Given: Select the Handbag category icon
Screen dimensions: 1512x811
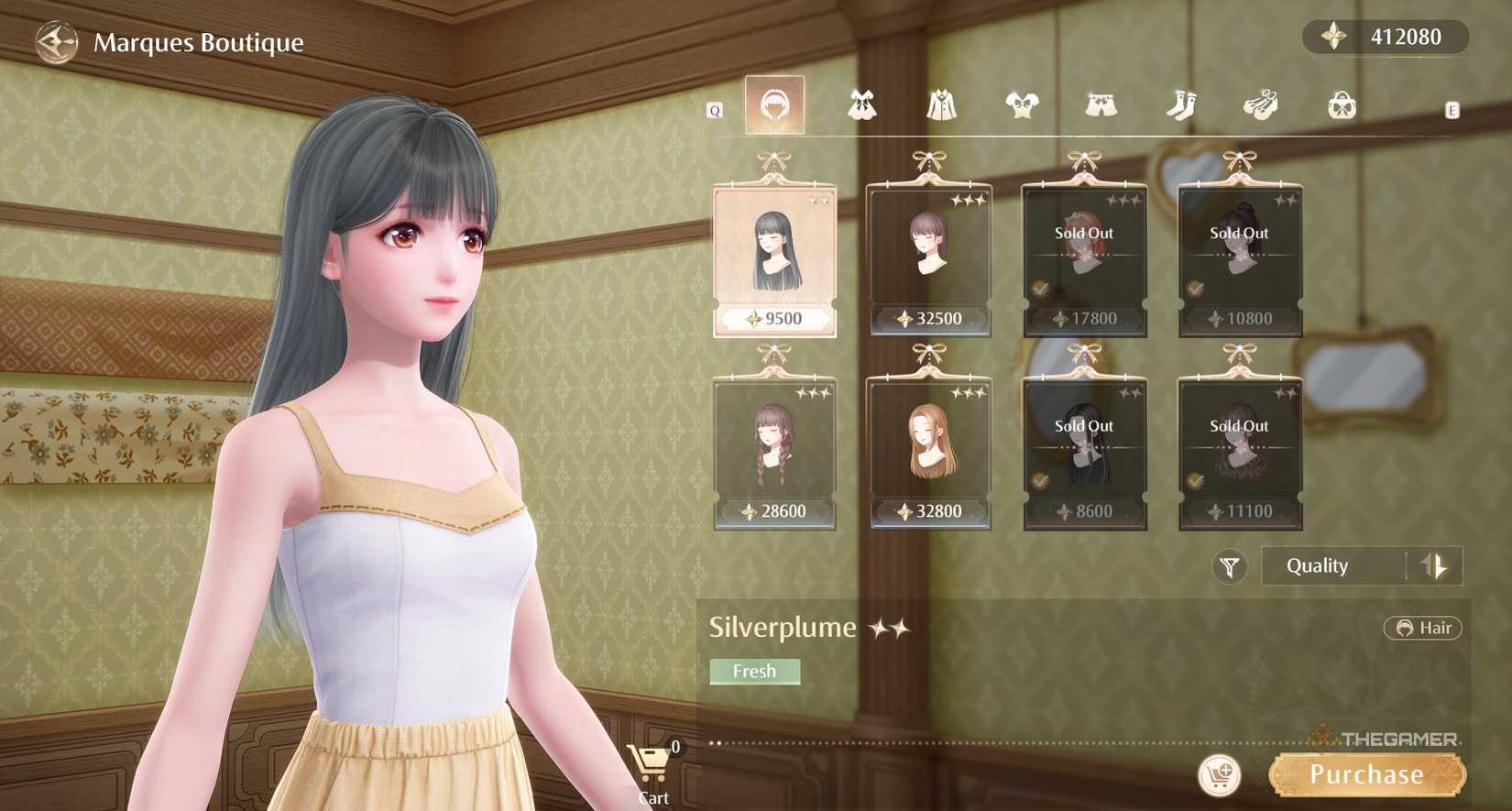Looking at the screenshot, I should [1341, 103].
